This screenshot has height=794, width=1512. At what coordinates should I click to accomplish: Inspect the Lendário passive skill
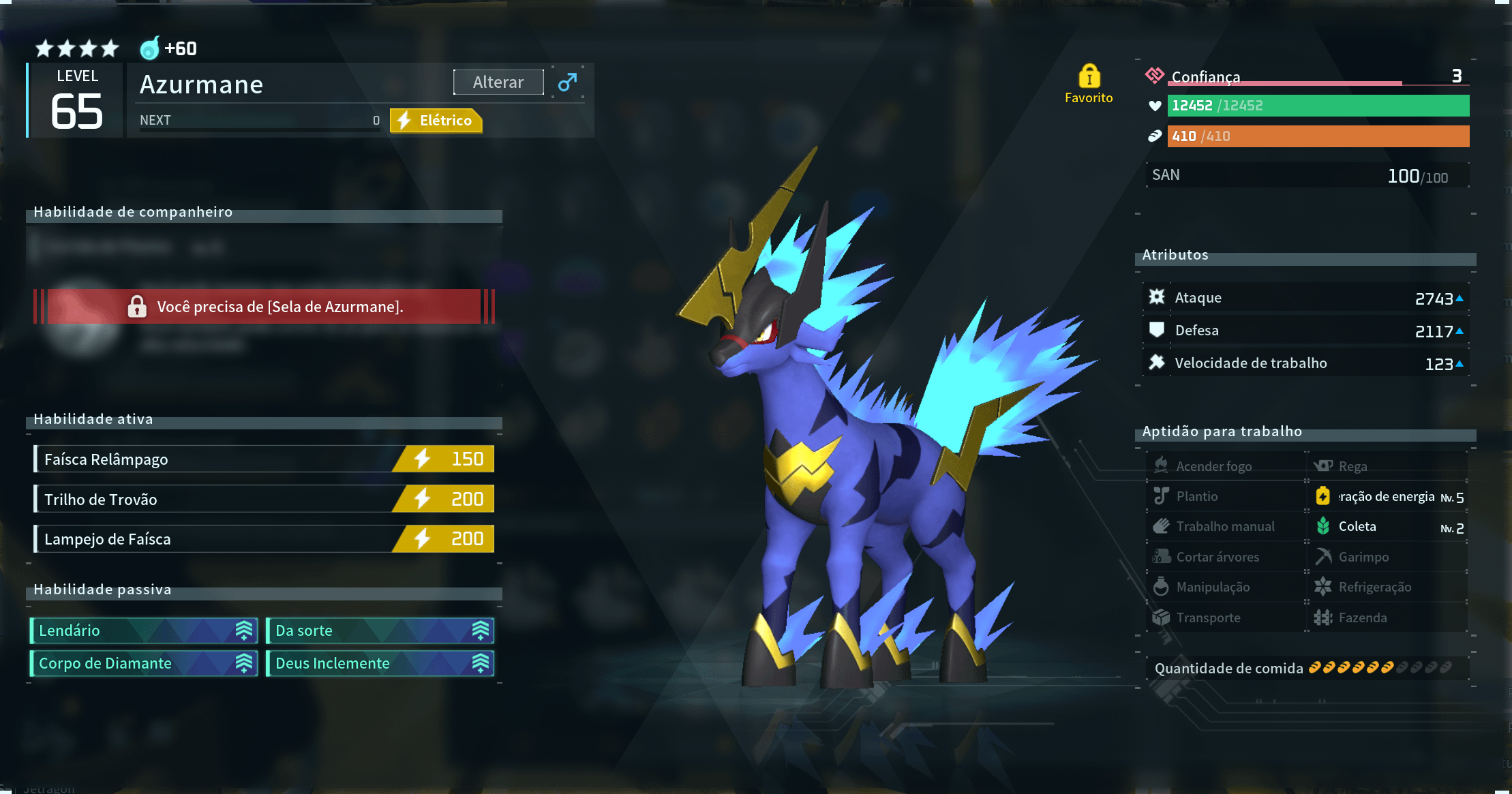144,630
